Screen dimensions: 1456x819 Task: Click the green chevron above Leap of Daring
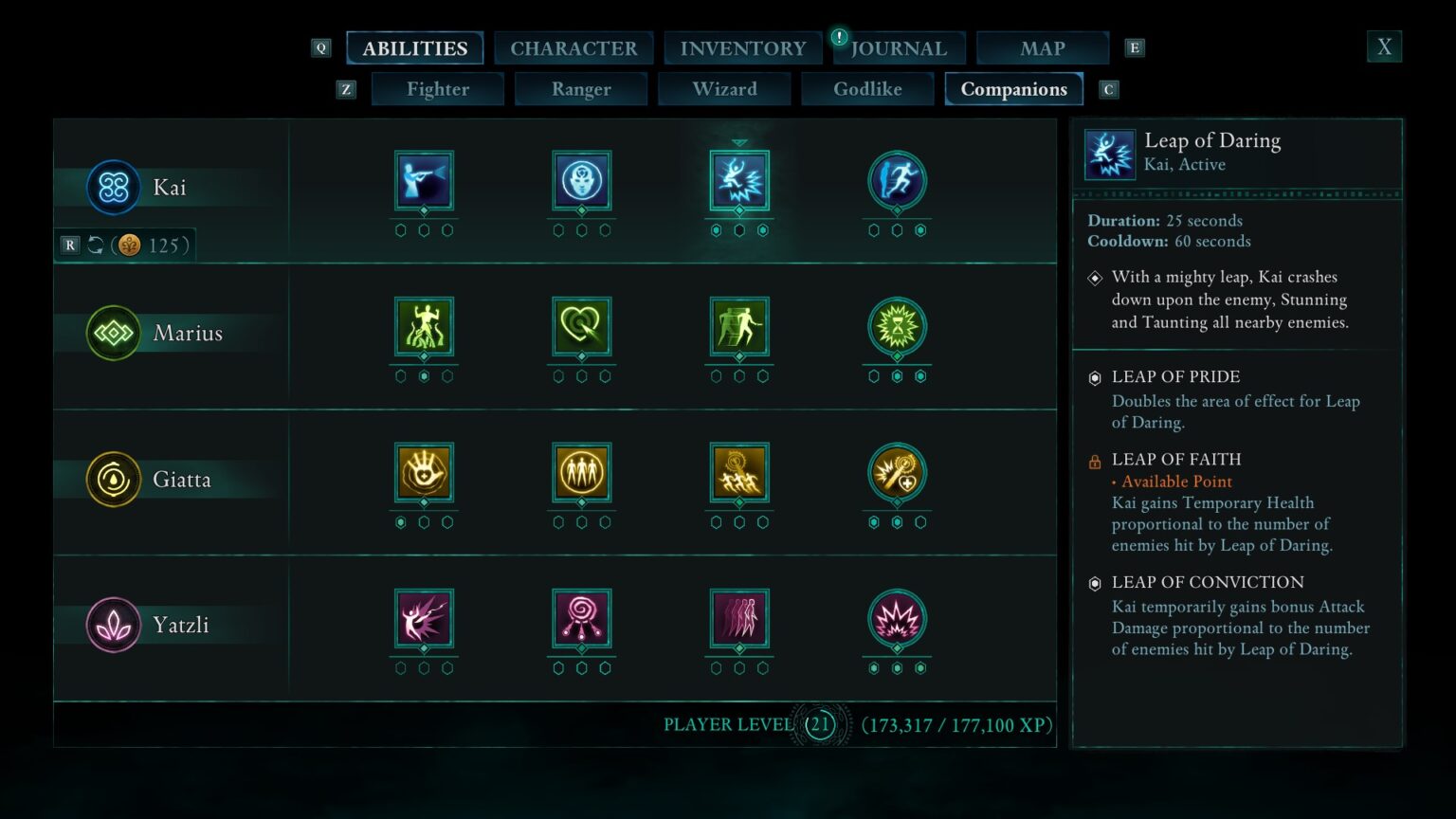click(x=739, y=142)
